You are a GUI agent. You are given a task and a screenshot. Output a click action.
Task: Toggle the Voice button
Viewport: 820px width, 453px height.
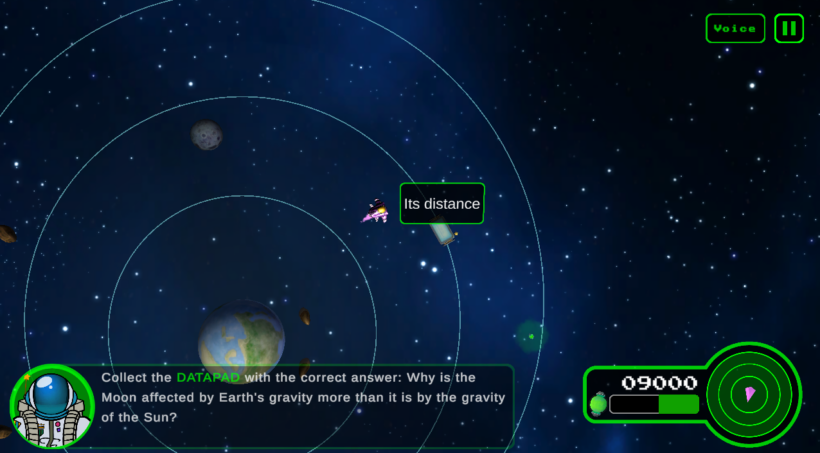pyautogui.click(x=735, y=28)
